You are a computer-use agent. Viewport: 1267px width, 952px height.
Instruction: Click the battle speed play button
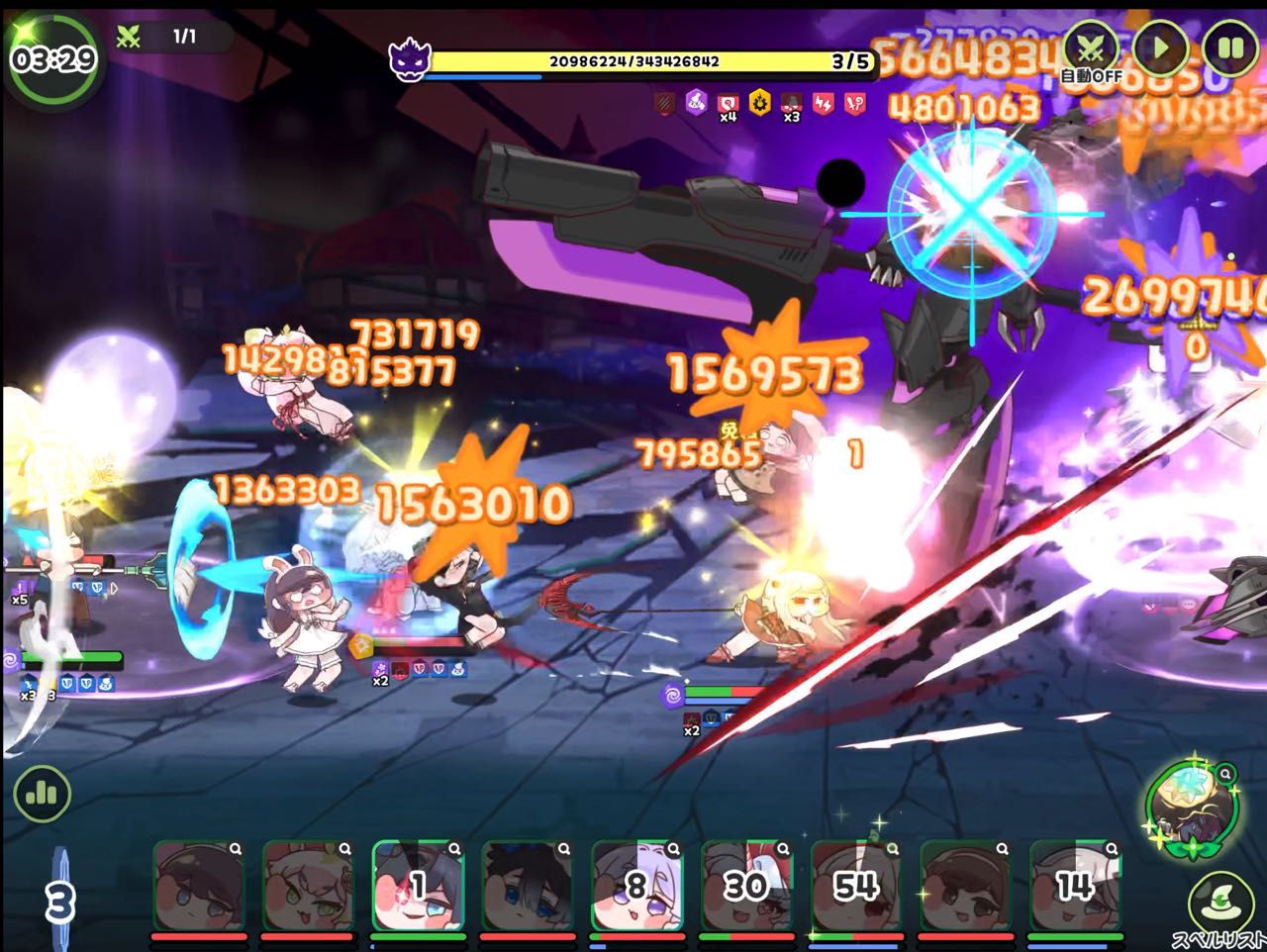tap(1160, 48)
